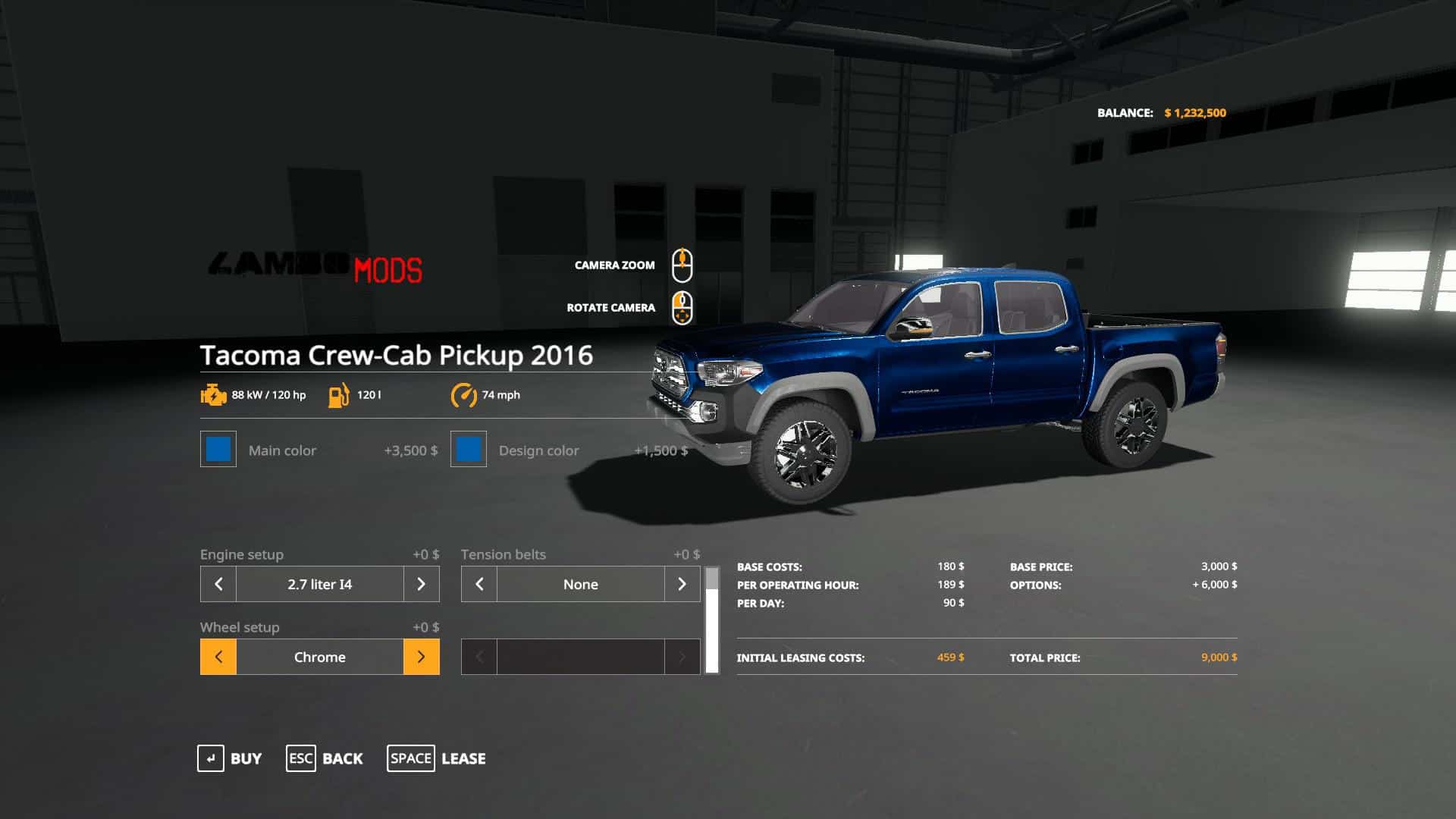Choose previous Tension belts option
The height and width of the screenshot is (819, 1456).
pyautogui.click(x=479, y=584)
